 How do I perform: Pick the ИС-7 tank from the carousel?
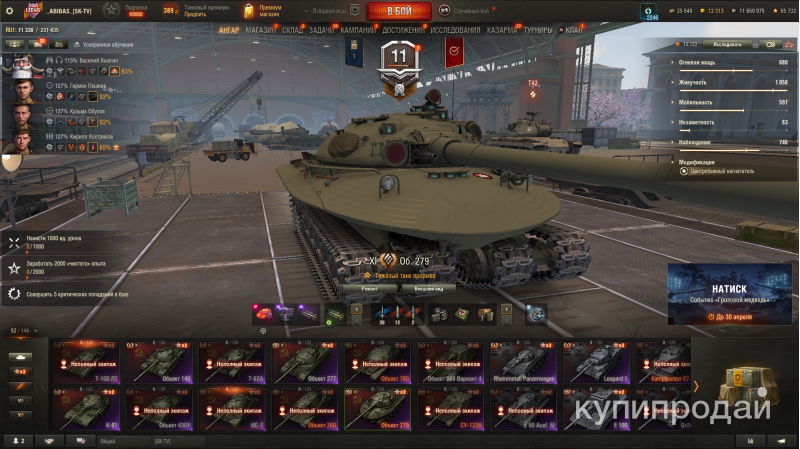[233, 410]
